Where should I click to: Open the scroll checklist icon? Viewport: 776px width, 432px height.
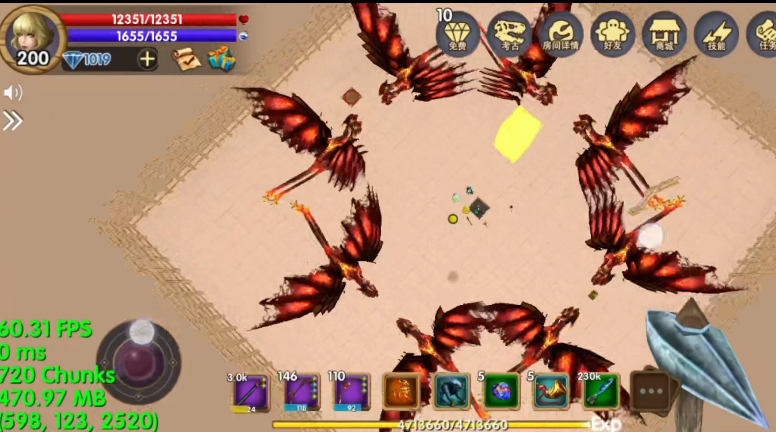pos(185,59)
